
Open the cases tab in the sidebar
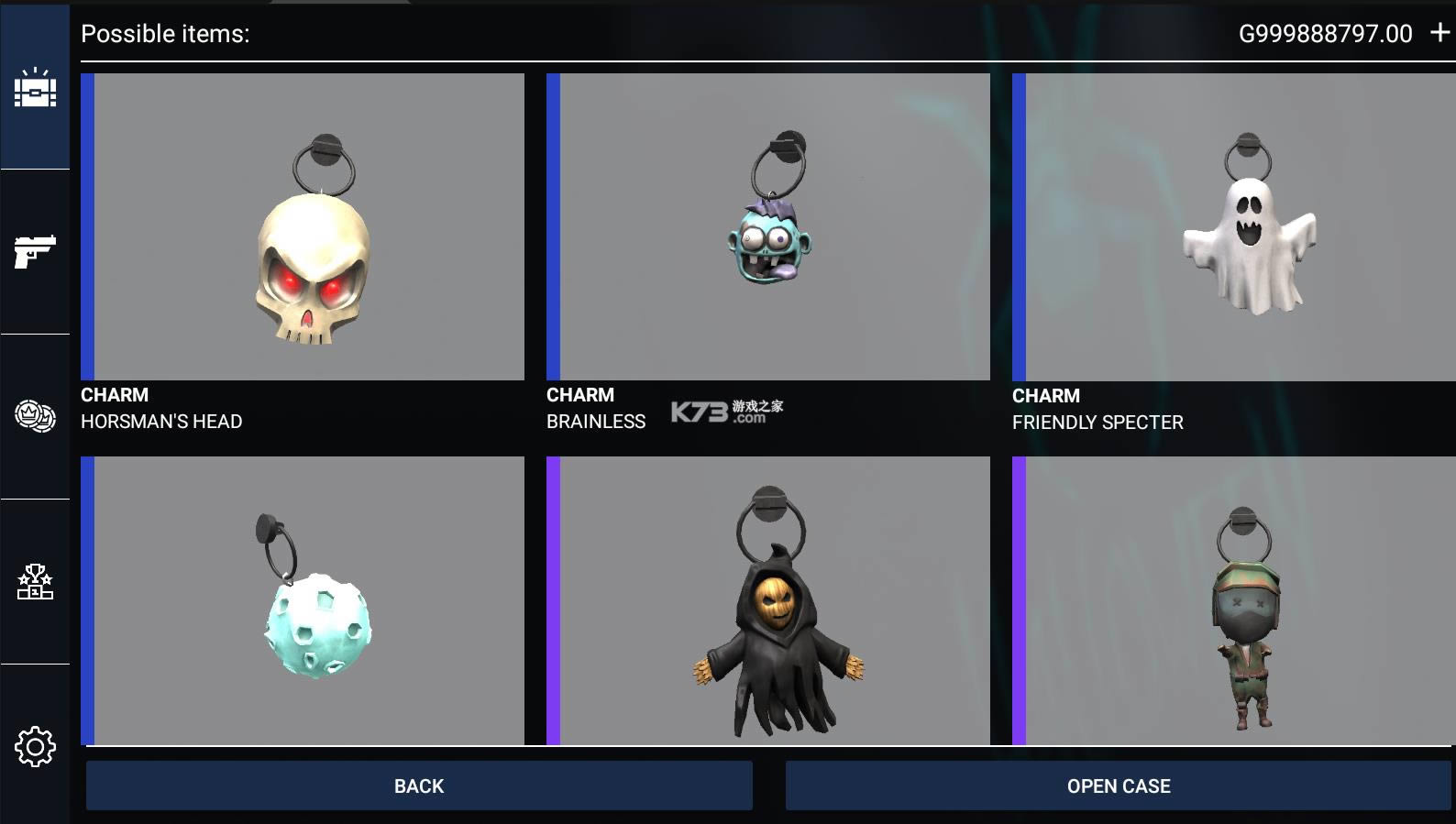[x=35, y=88]
